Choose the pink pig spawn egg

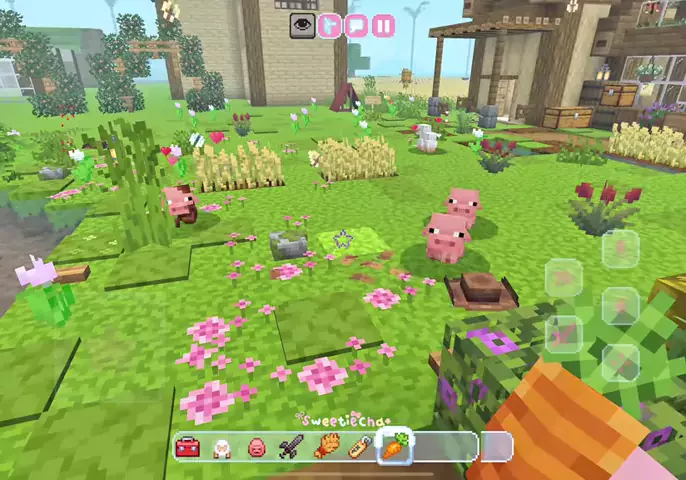(x=256, y=447)
